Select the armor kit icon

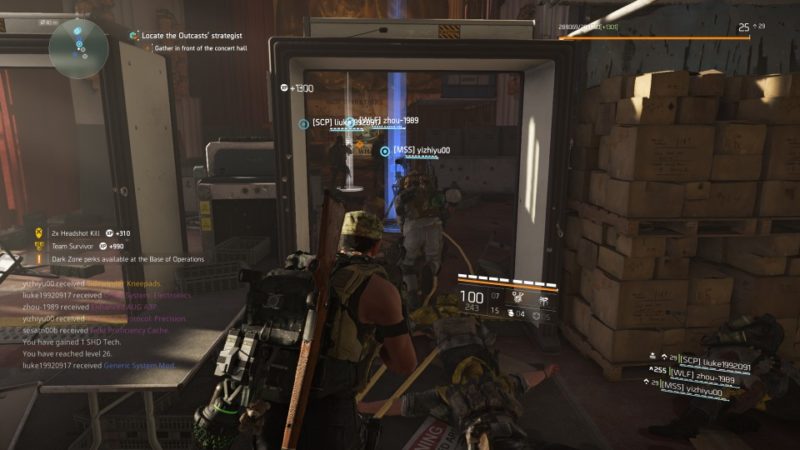[x=510, y=314]
